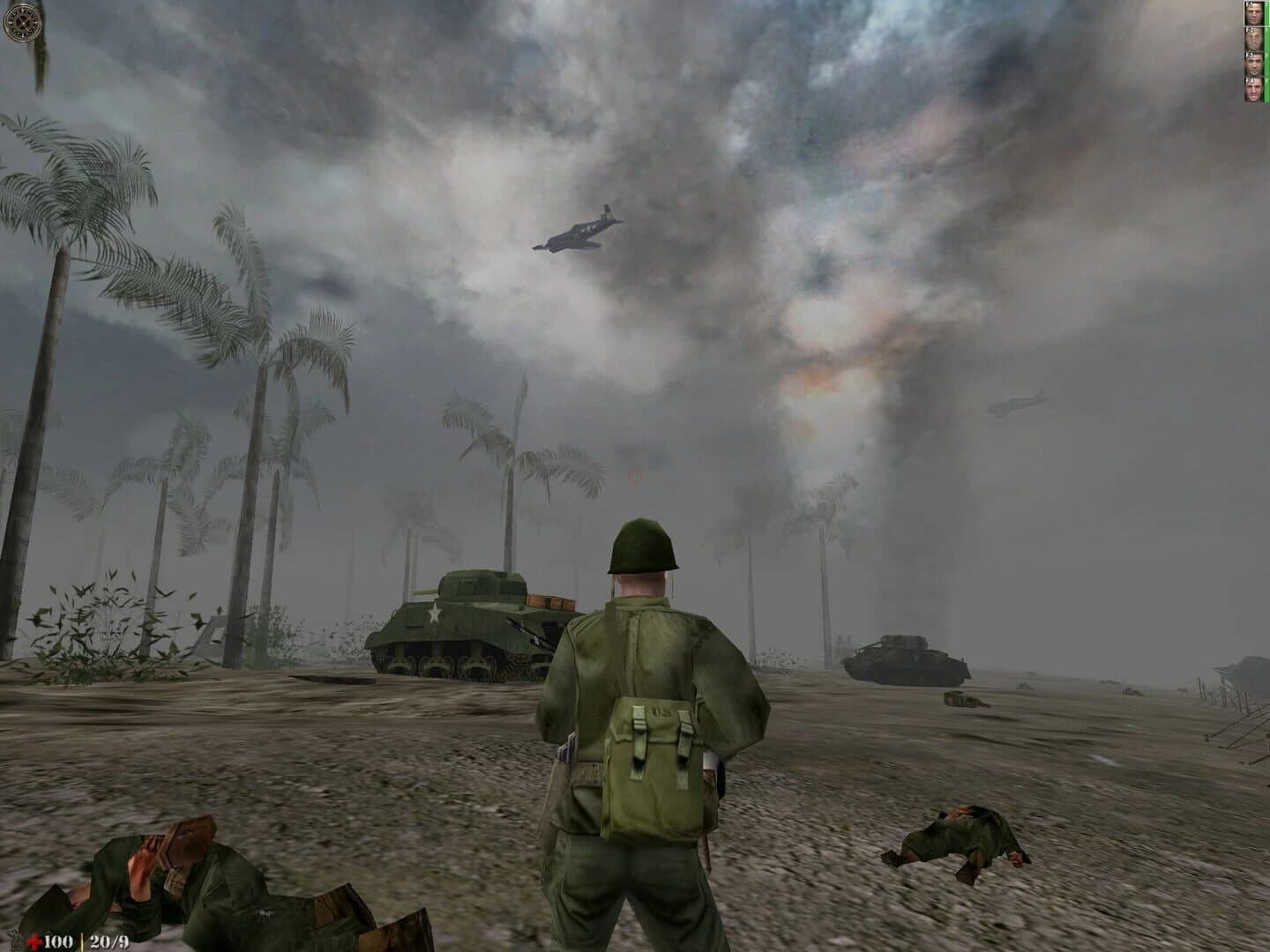The height and width of the screenshot is (952, 1270).
Task: Click the green bar next to F3 portrait
Action: (x=1267, y=63)
